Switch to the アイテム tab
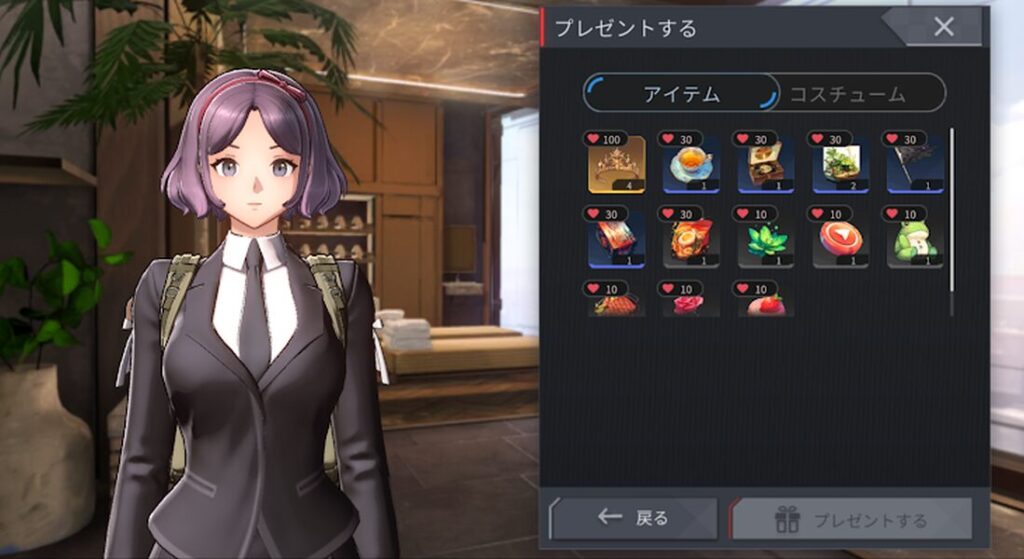This screenshot has height=559, width=1024. (681, 94)
